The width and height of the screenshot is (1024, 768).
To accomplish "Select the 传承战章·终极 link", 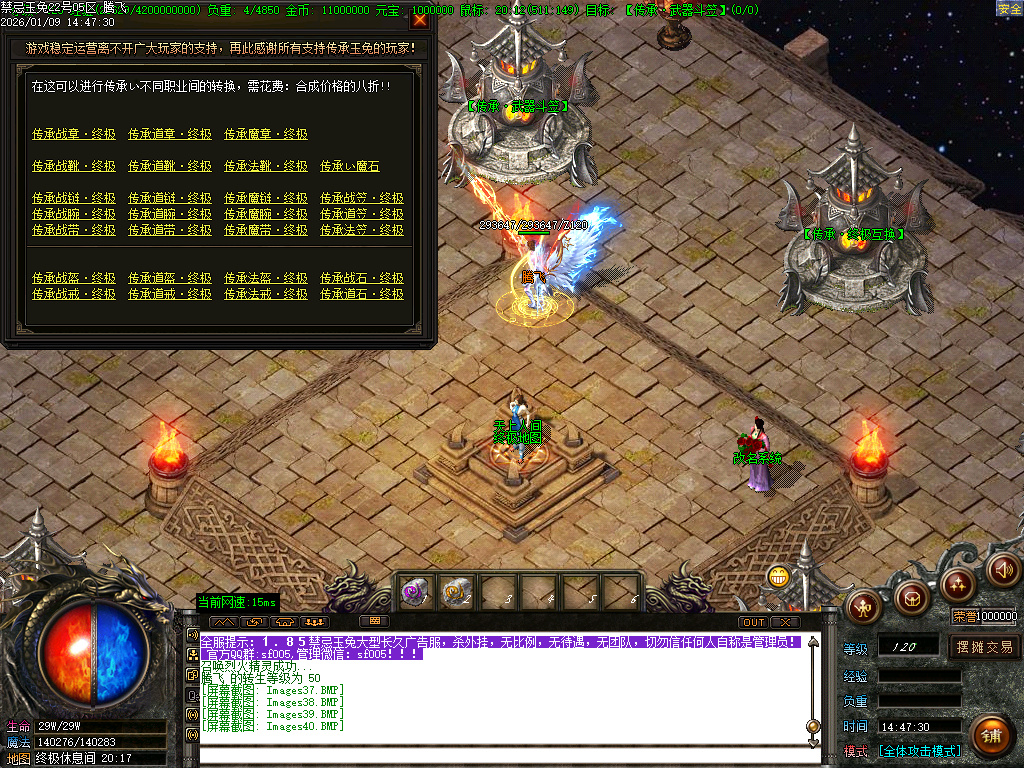I will pyautogui.click(x=73, y=134).
